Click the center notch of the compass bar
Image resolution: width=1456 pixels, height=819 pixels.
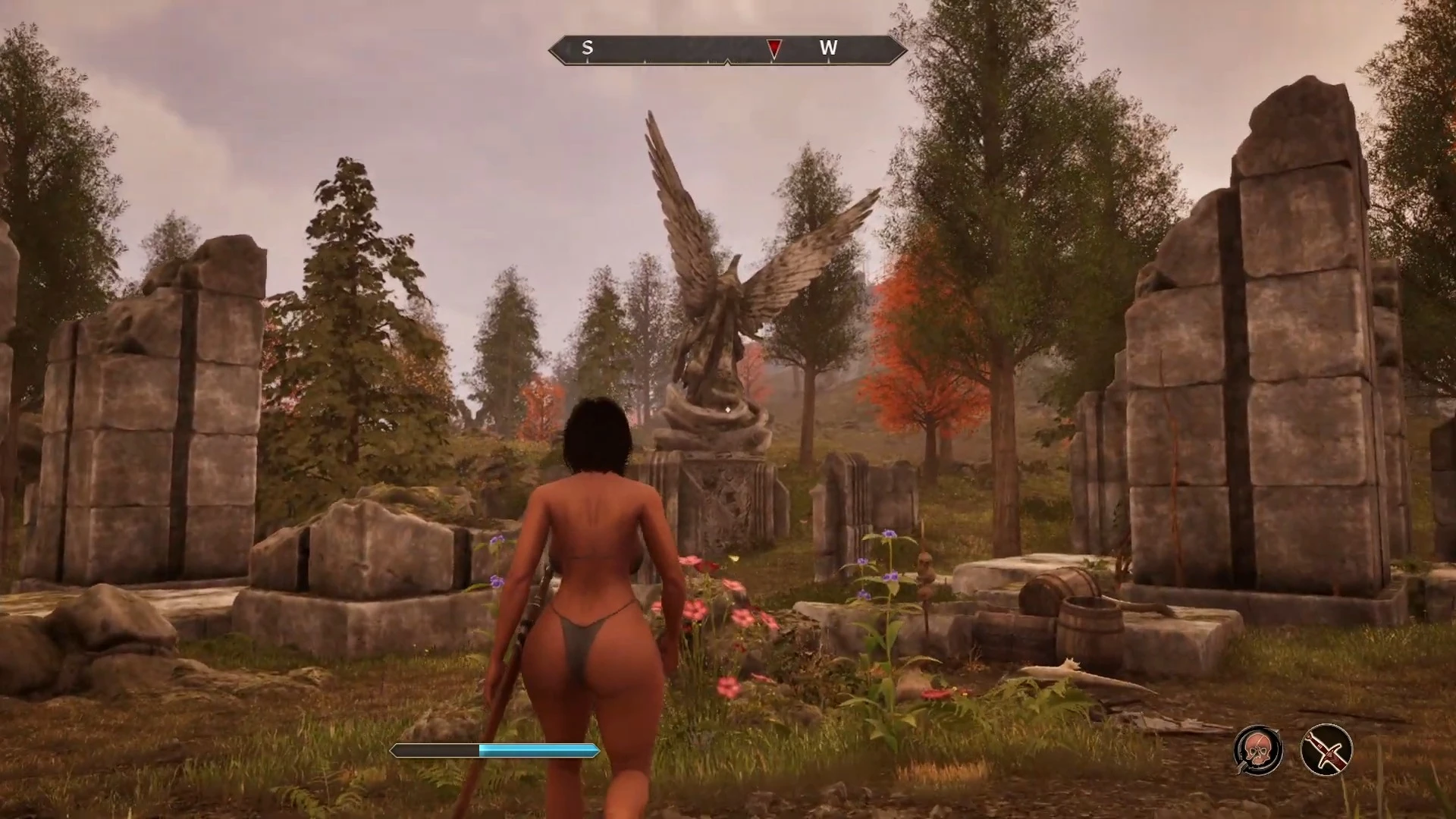pyautogui.click(x=726, y=61)
